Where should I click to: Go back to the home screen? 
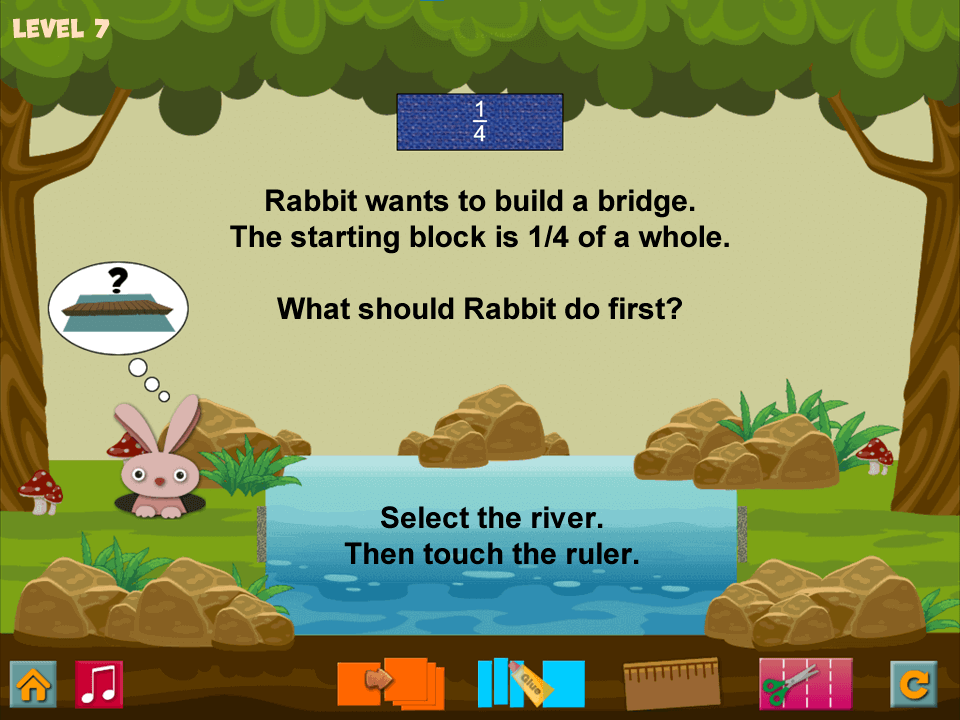click(33, 685)
